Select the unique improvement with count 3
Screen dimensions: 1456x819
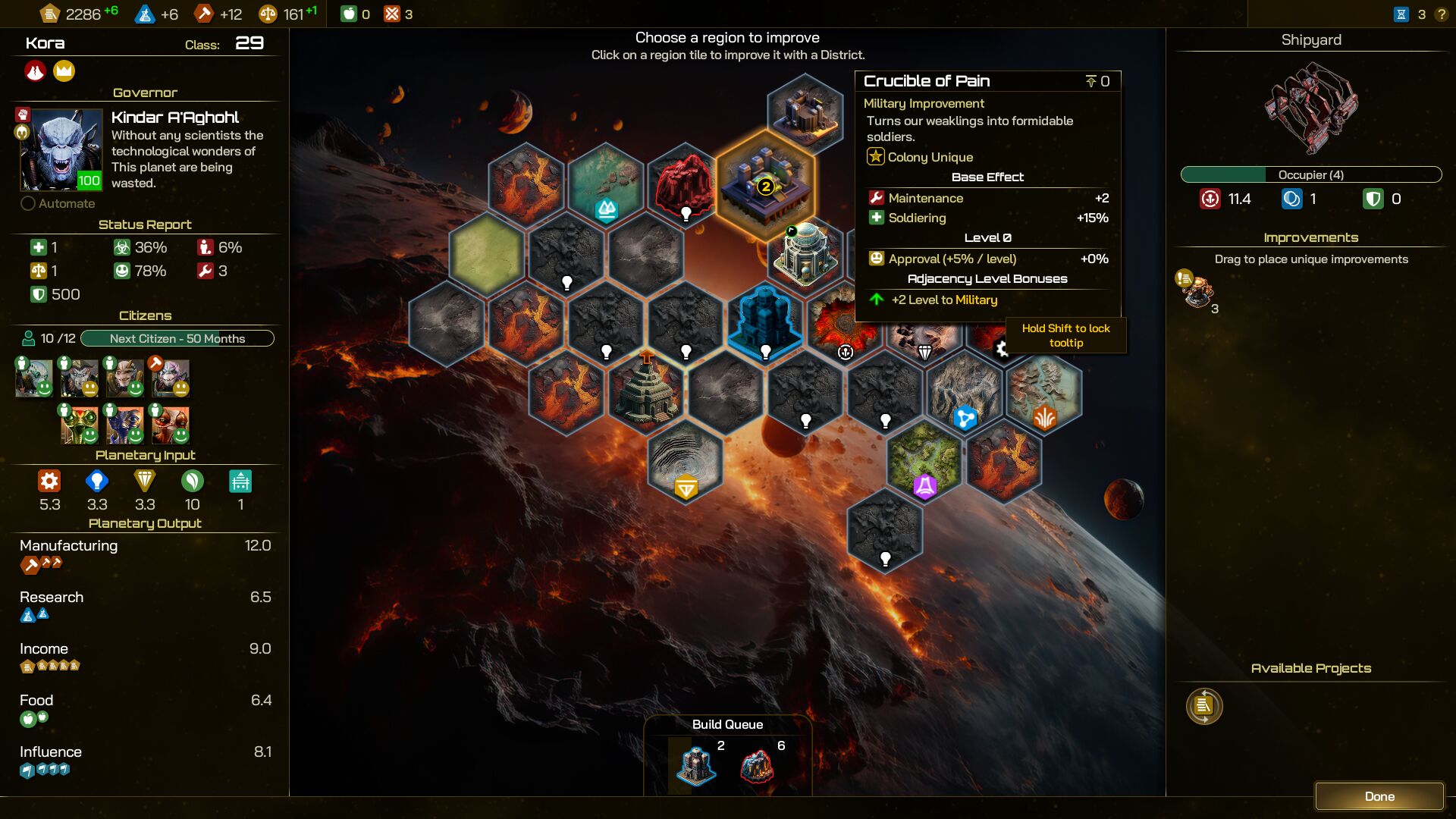tap(1197, 291)
